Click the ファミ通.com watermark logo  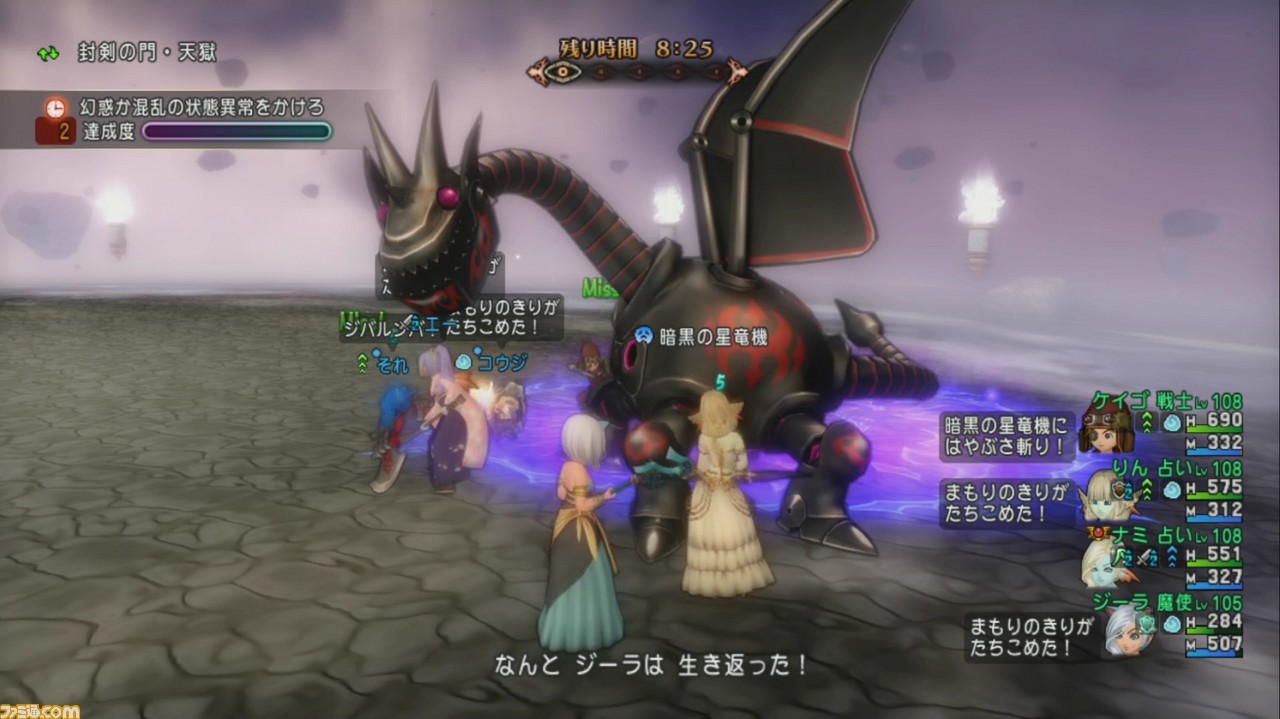click(40, 710)
